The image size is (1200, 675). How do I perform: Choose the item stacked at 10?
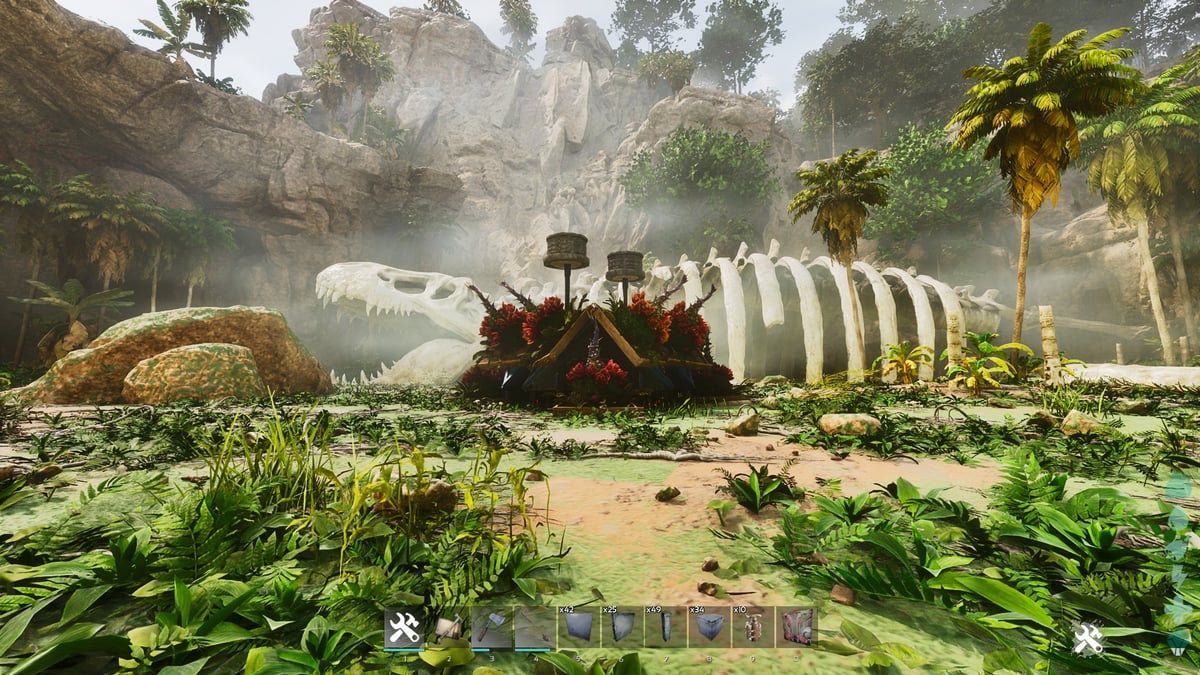[x=752, y=628]
